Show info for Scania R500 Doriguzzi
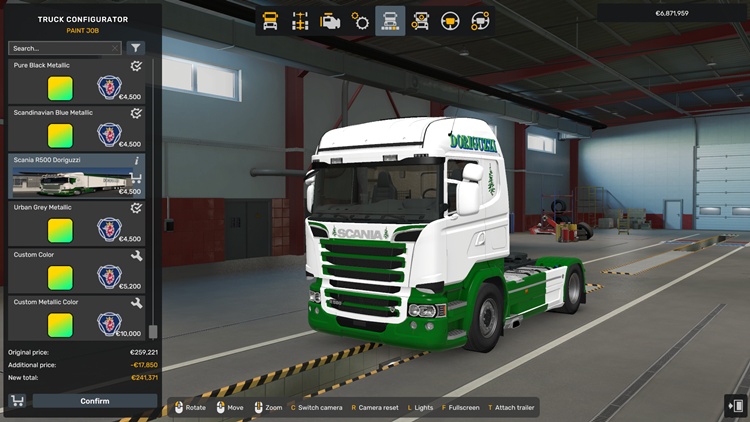 pos(137,160)
